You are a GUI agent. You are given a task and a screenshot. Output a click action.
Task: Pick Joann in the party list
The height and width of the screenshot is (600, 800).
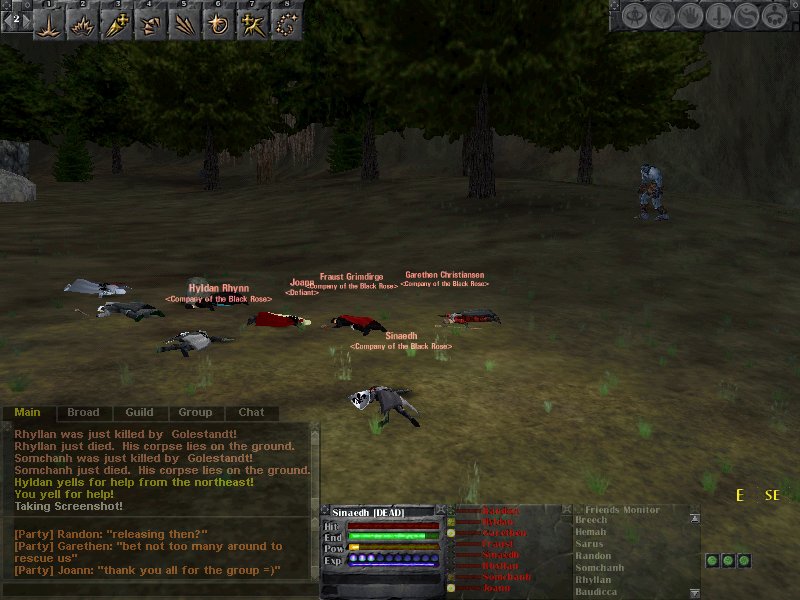tap(496, 588)
